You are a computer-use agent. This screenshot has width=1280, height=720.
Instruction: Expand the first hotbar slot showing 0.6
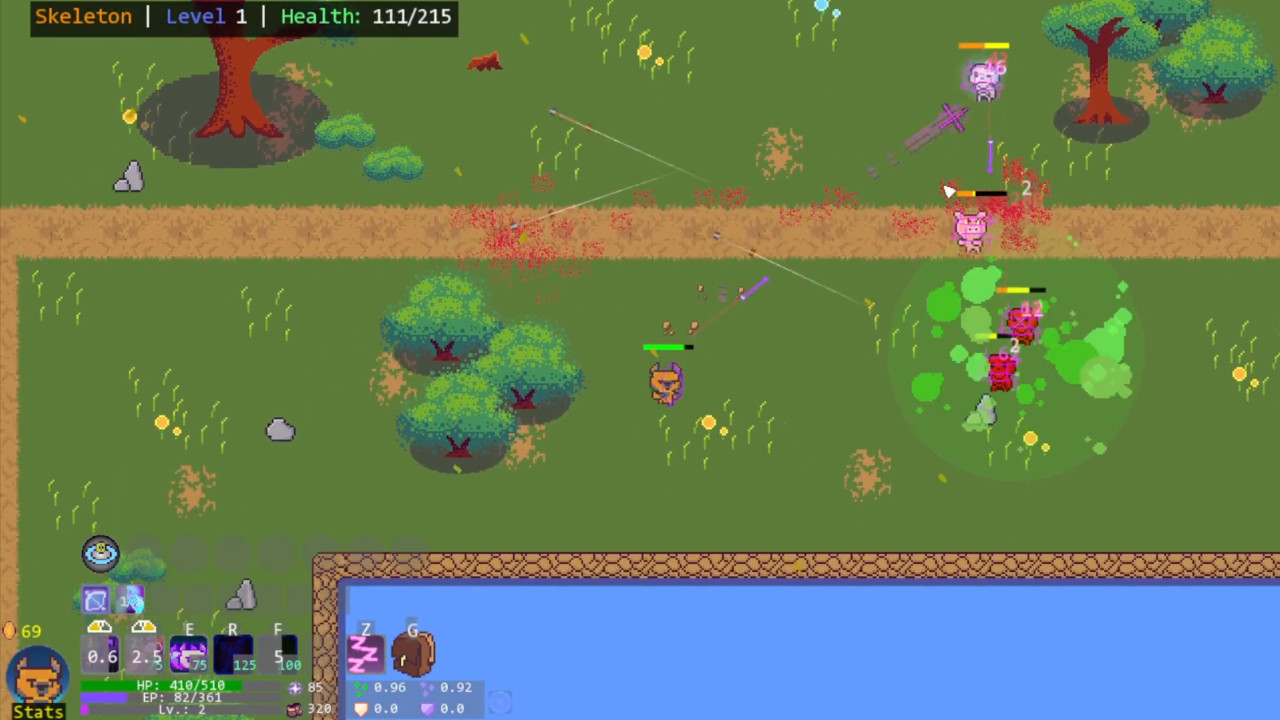(x=99, y=654)
